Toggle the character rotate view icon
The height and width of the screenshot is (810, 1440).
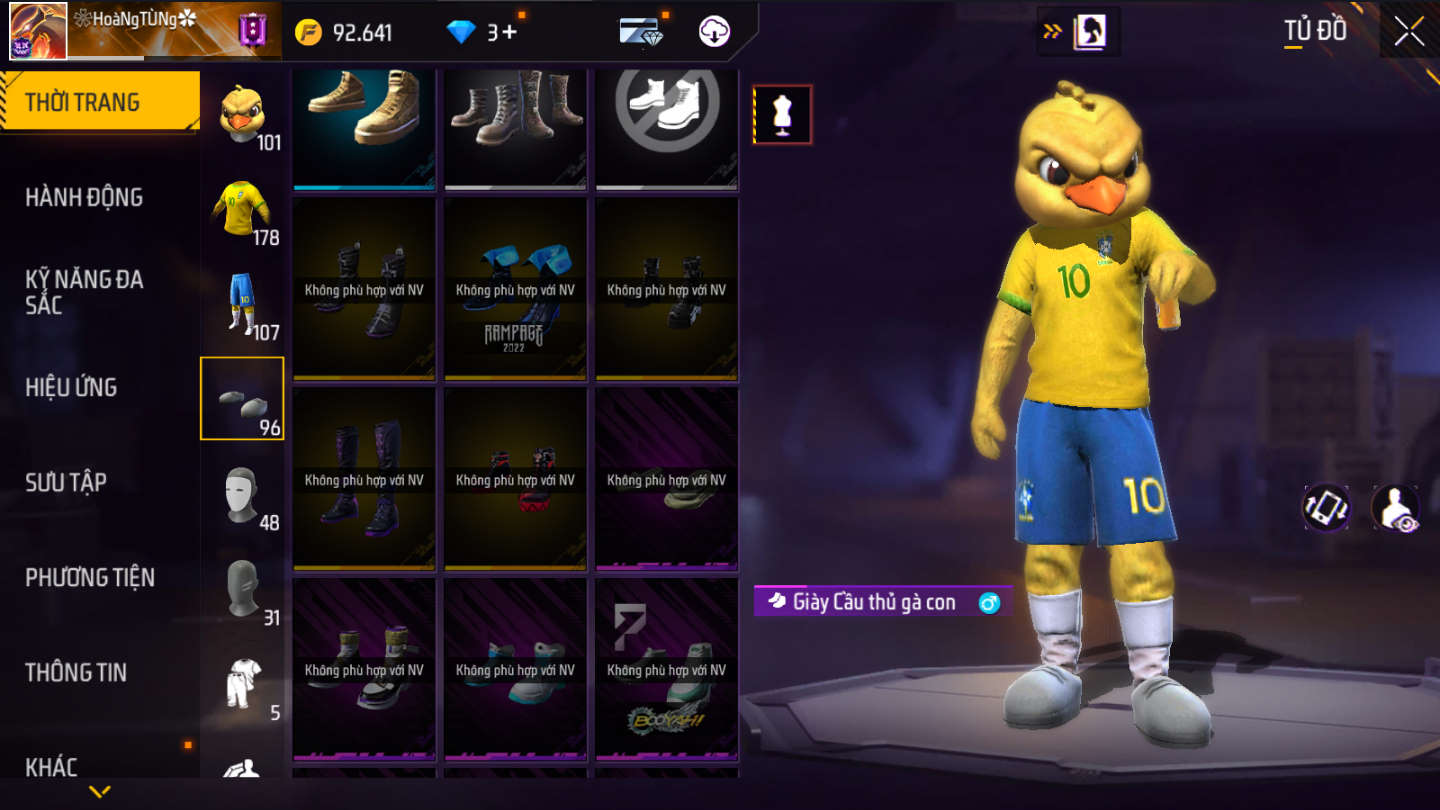(1326, 508)
